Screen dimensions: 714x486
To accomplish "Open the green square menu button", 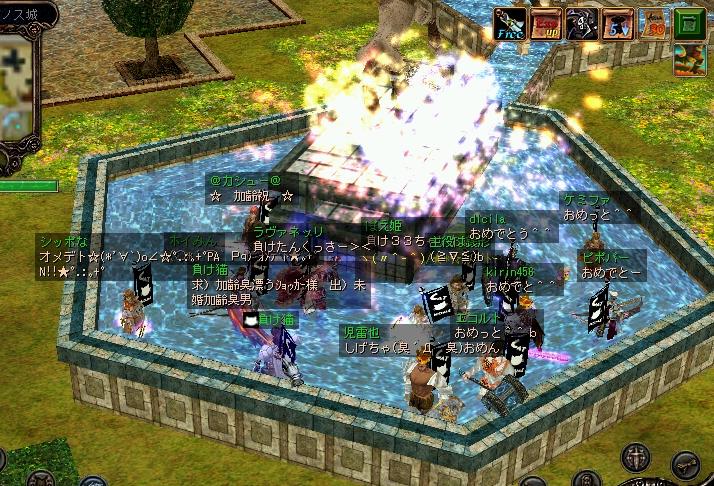I will click(689, 23).
